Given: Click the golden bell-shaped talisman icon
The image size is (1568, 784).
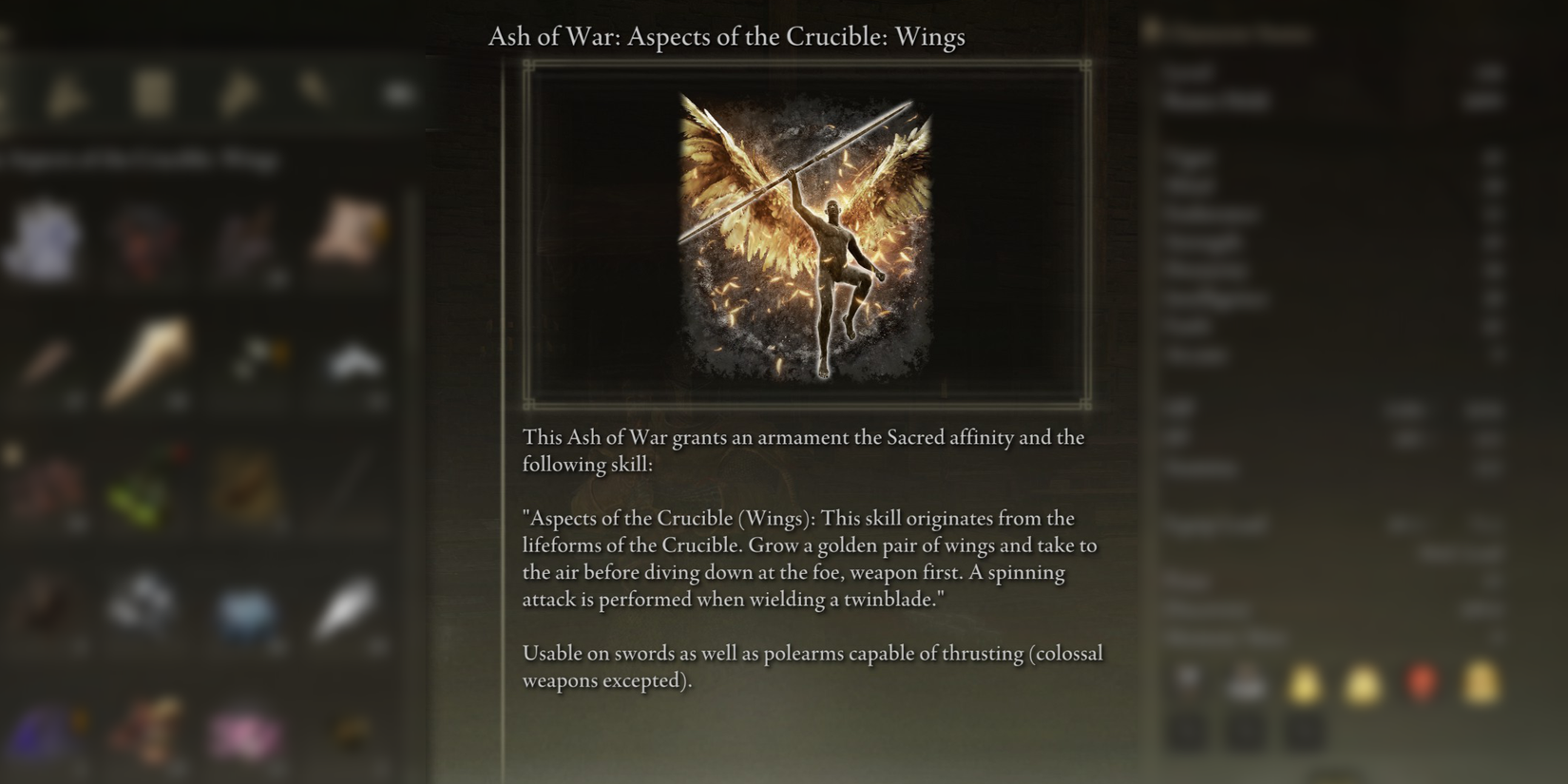Looking at the screenshot, I should [1304, 684].
